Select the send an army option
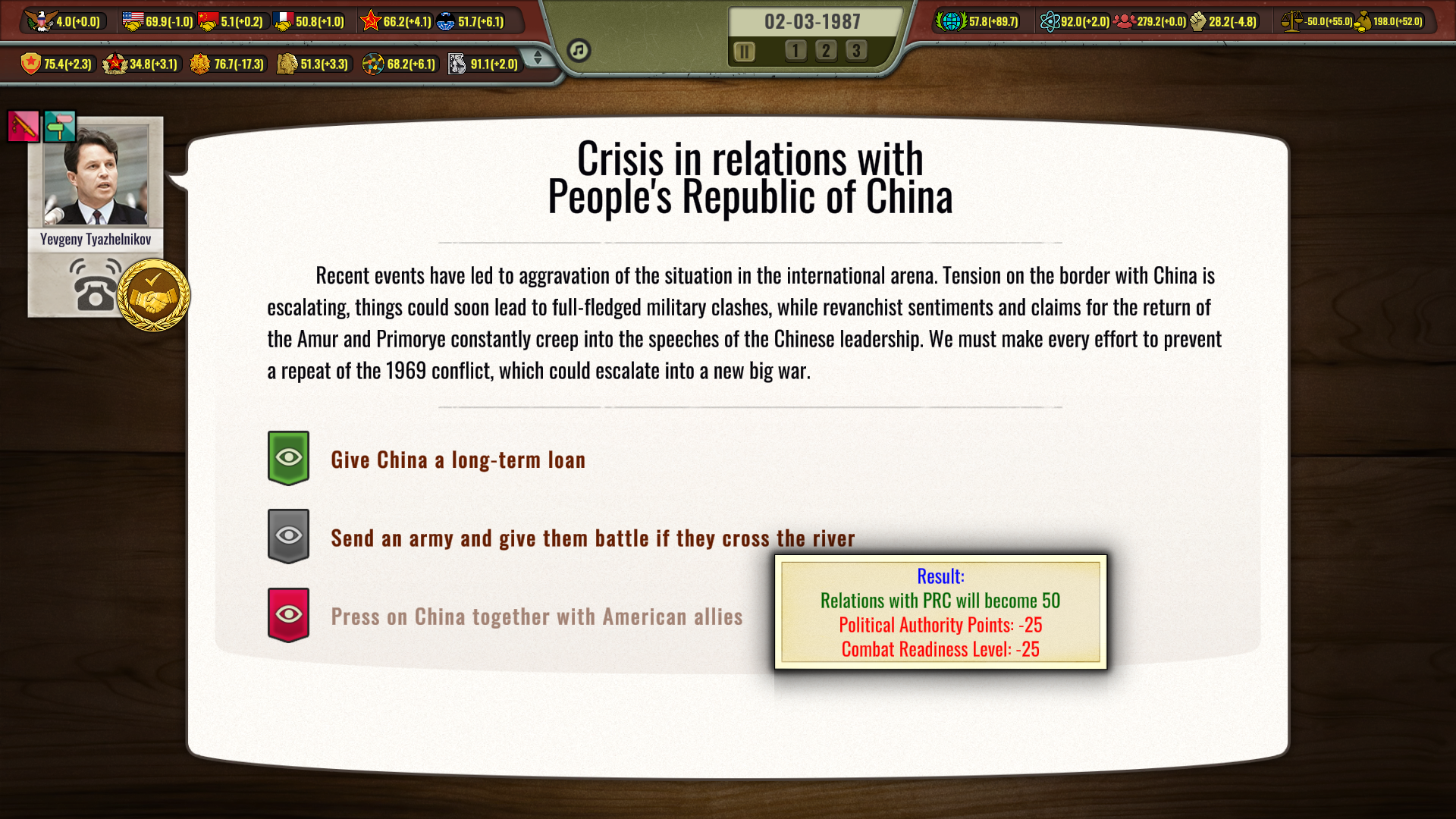The width and height of the screenshot is (1456, 819). tap(592, 538)
